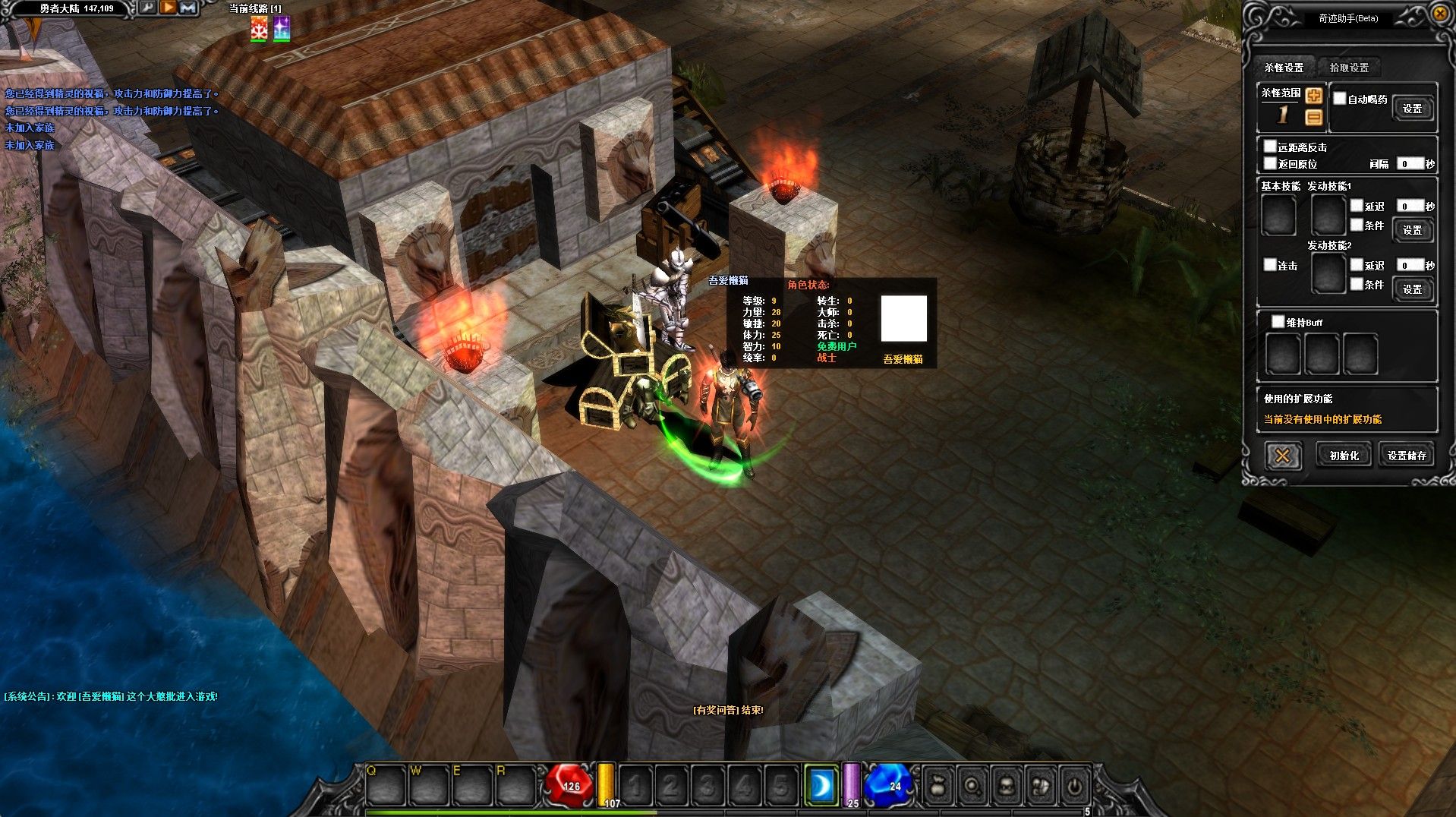Enable the 自动喝药 checkbox
The height and width of the screenshot is (817, 1456).
pos(1340,99)
